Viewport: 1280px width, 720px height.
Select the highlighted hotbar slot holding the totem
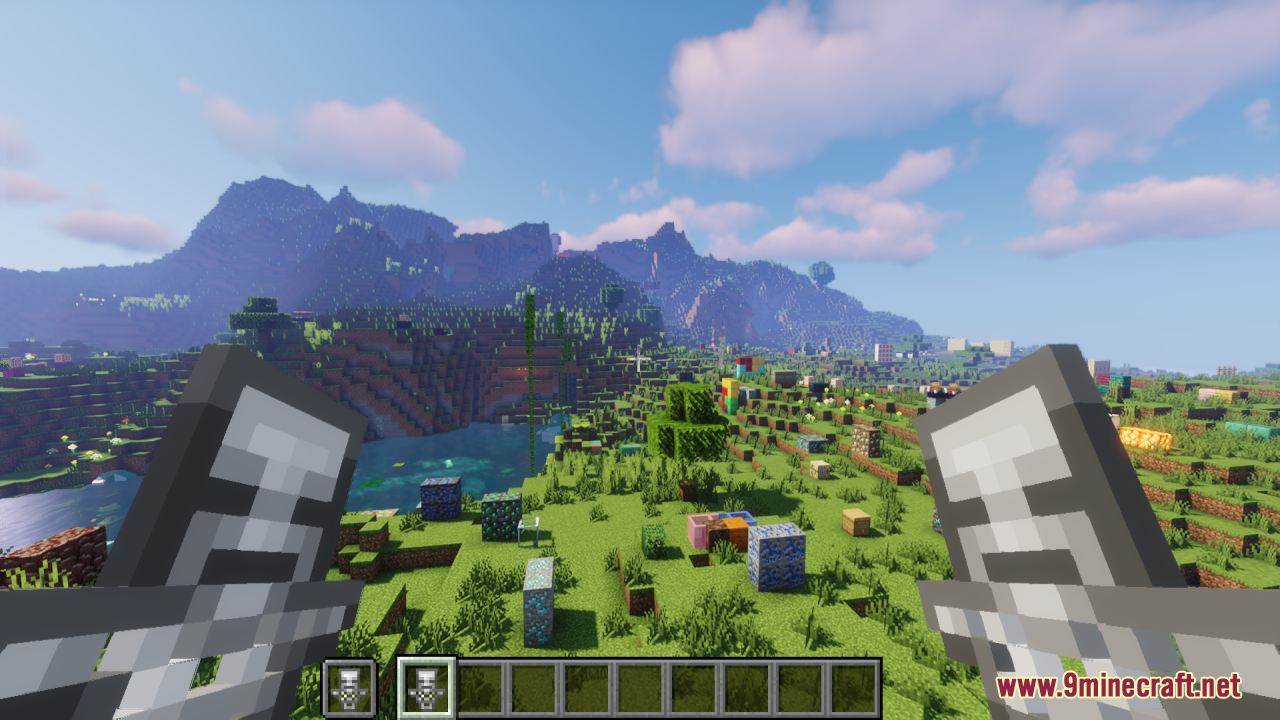[x=427, y=687]
